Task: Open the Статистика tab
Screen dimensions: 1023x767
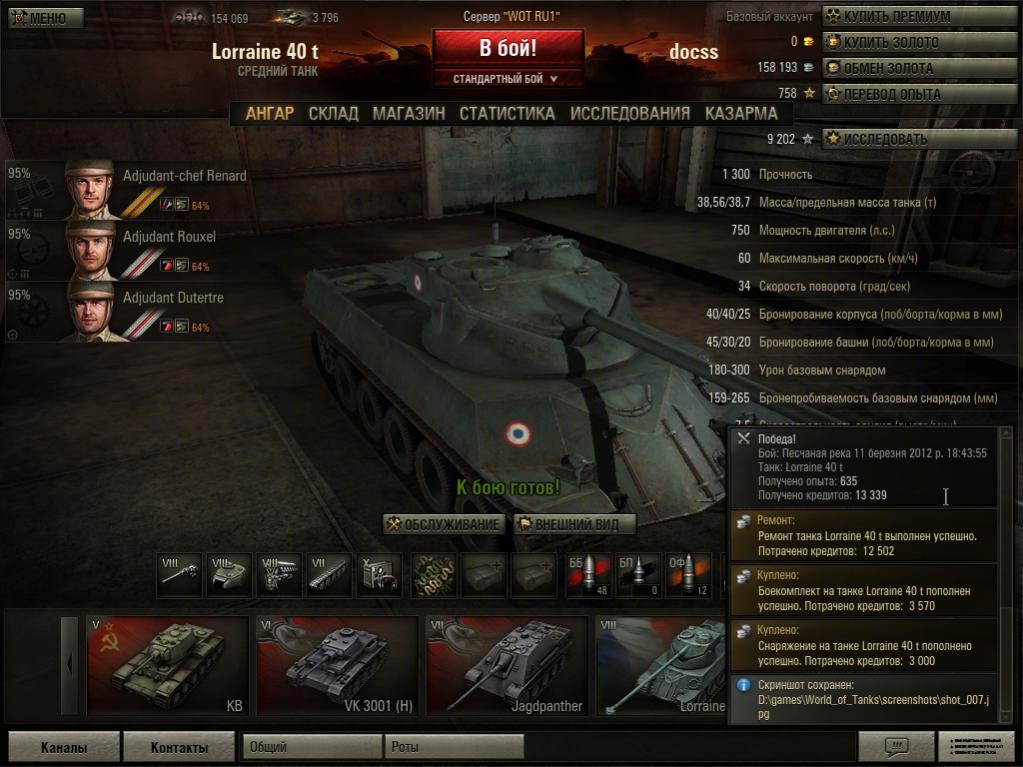Action: click(507, 113)
